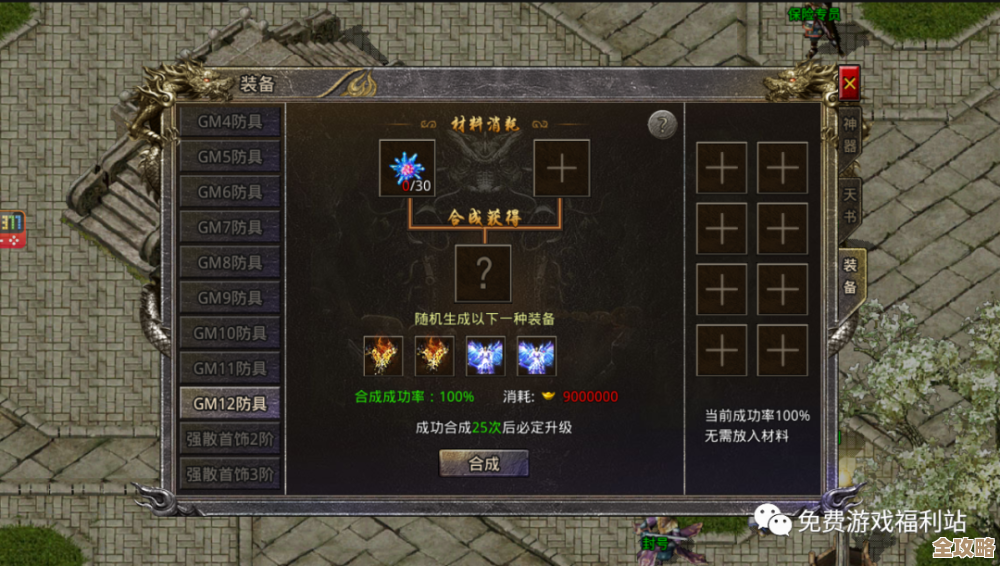
Task: Select the 强散首饰3阶 category
Action: [x=229, y=473]
